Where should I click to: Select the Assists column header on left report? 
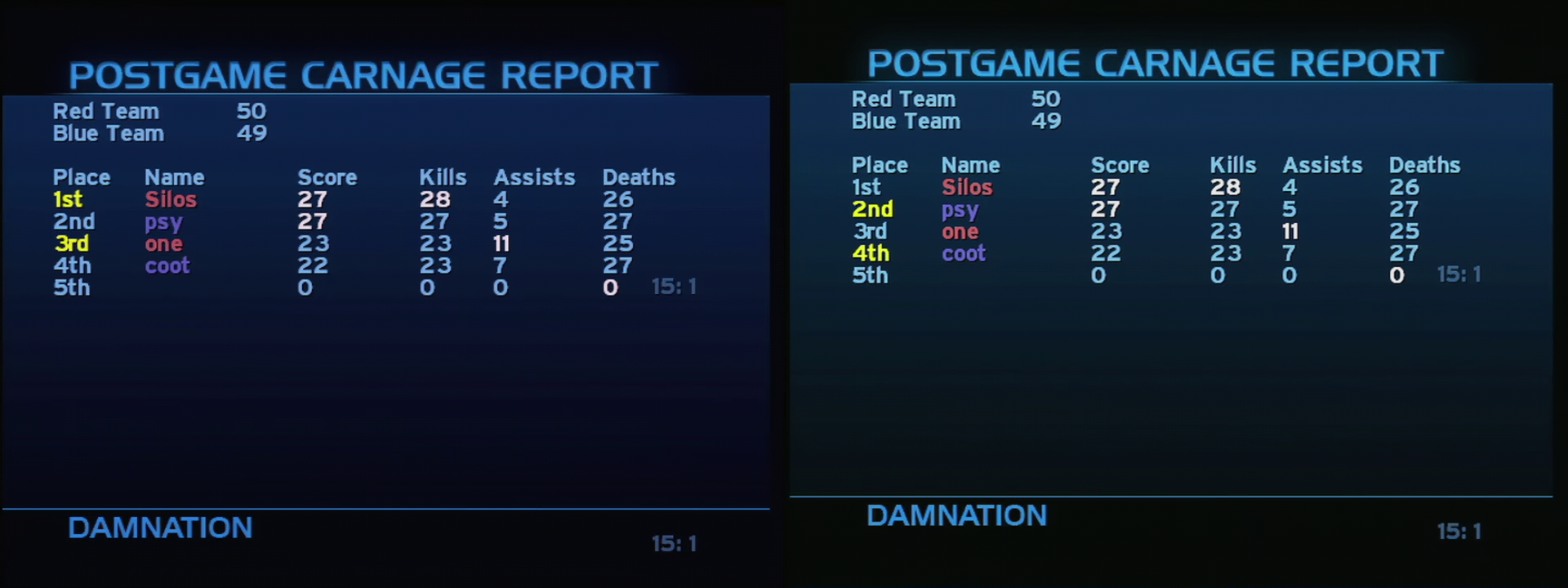(534, 177)
